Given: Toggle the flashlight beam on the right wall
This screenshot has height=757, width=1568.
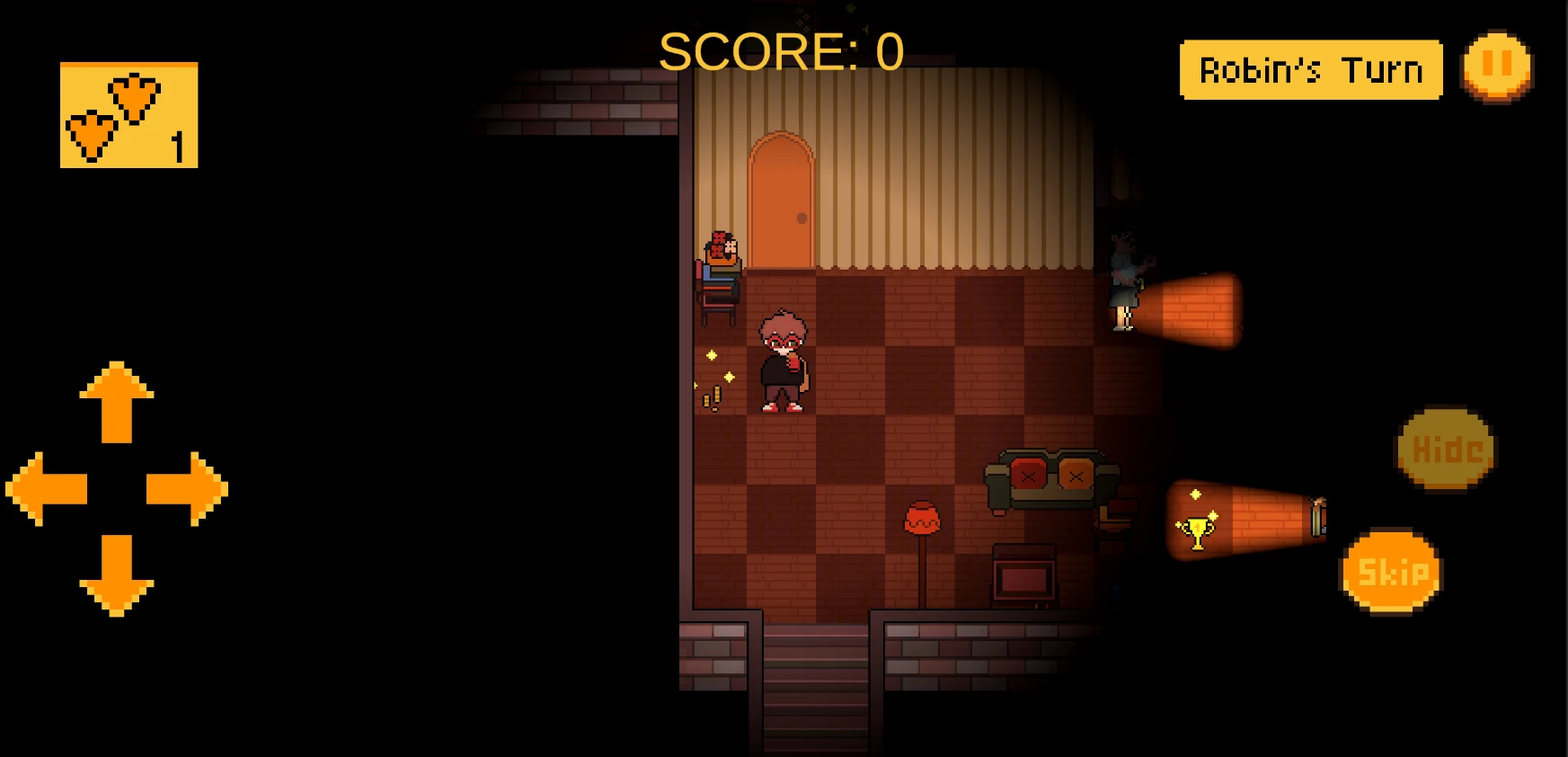Looking at the screenshot, I should click(1191, 310).
